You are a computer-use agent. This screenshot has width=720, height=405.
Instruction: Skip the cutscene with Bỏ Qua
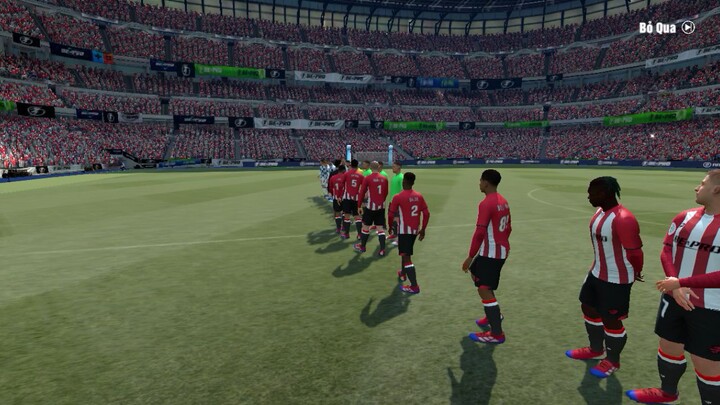[x=667, y=28]
